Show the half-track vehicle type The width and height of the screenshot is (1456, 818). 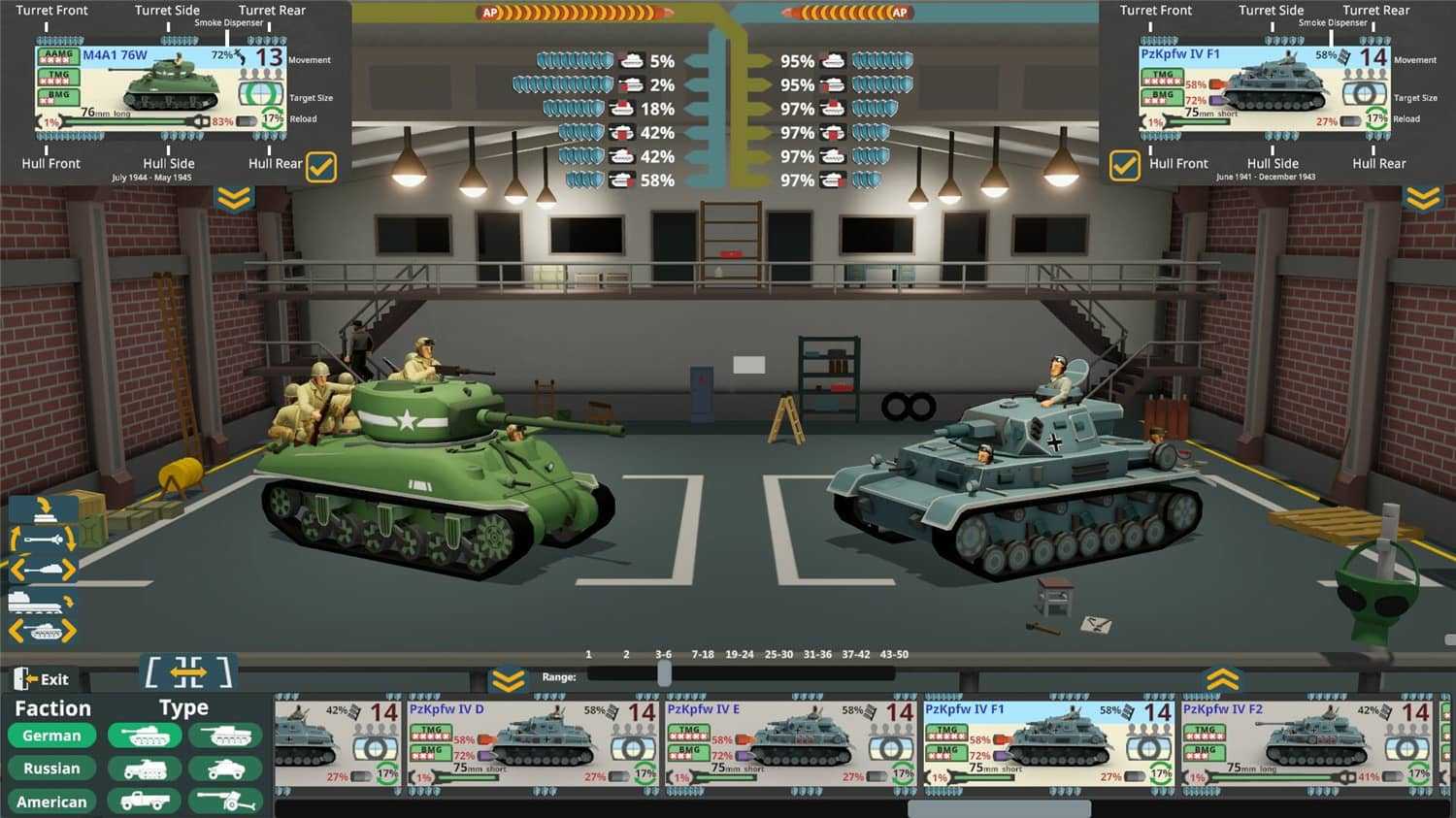[144, 769]
